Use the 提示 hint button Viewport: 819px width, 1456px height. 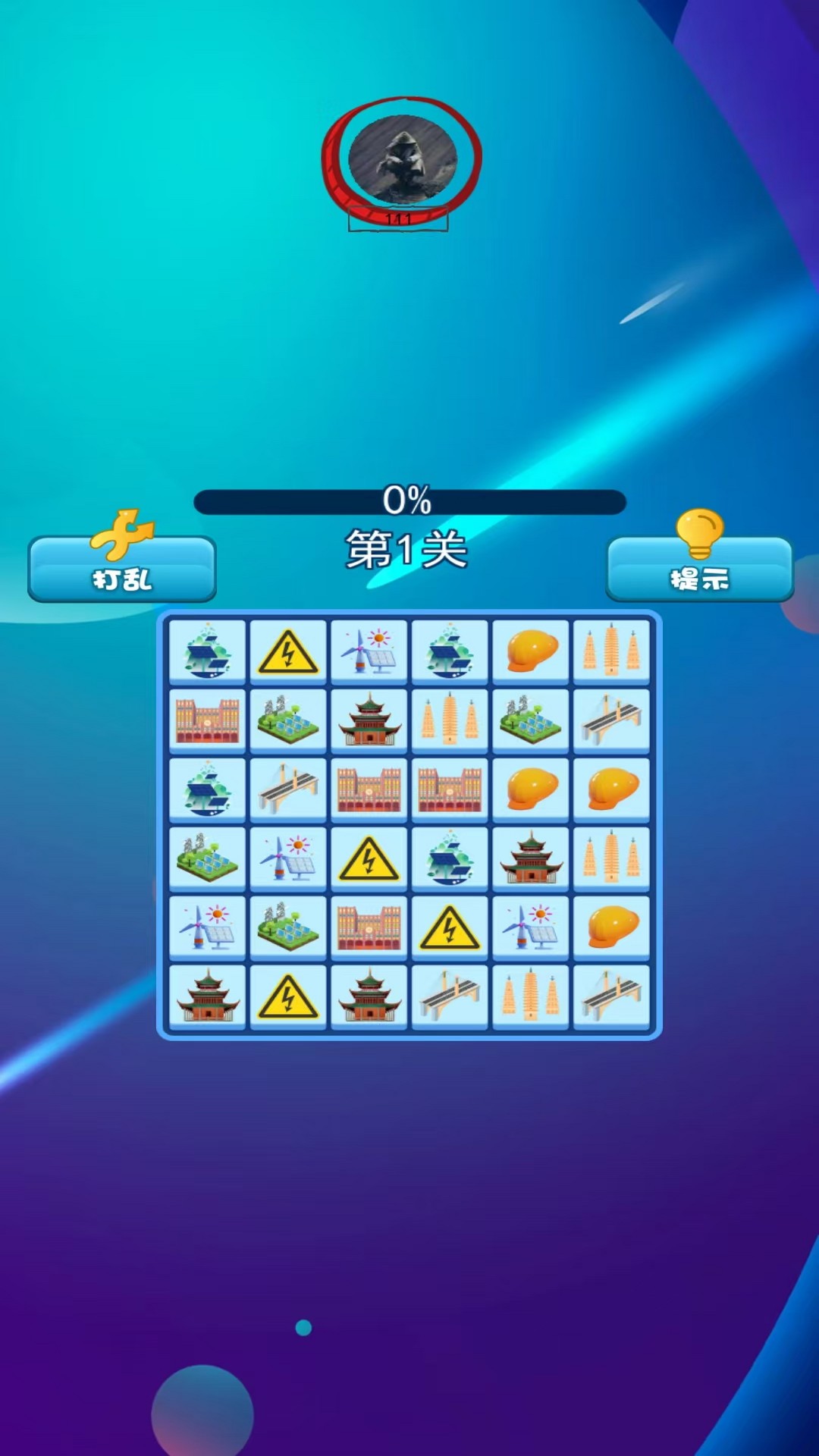coord(699,570)
